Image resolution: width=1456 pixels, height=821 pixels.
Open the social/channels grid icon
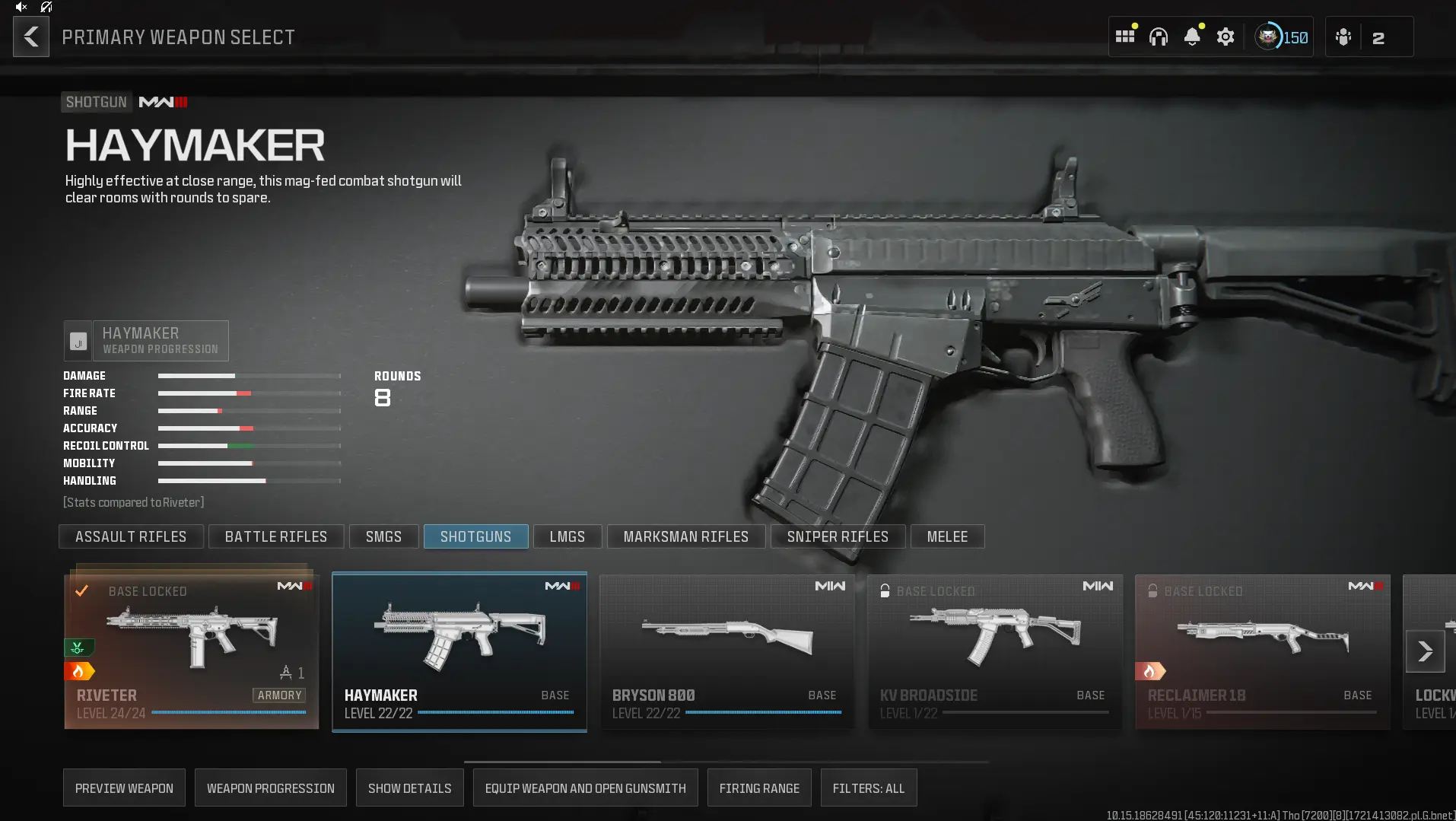click(1124, 36)
